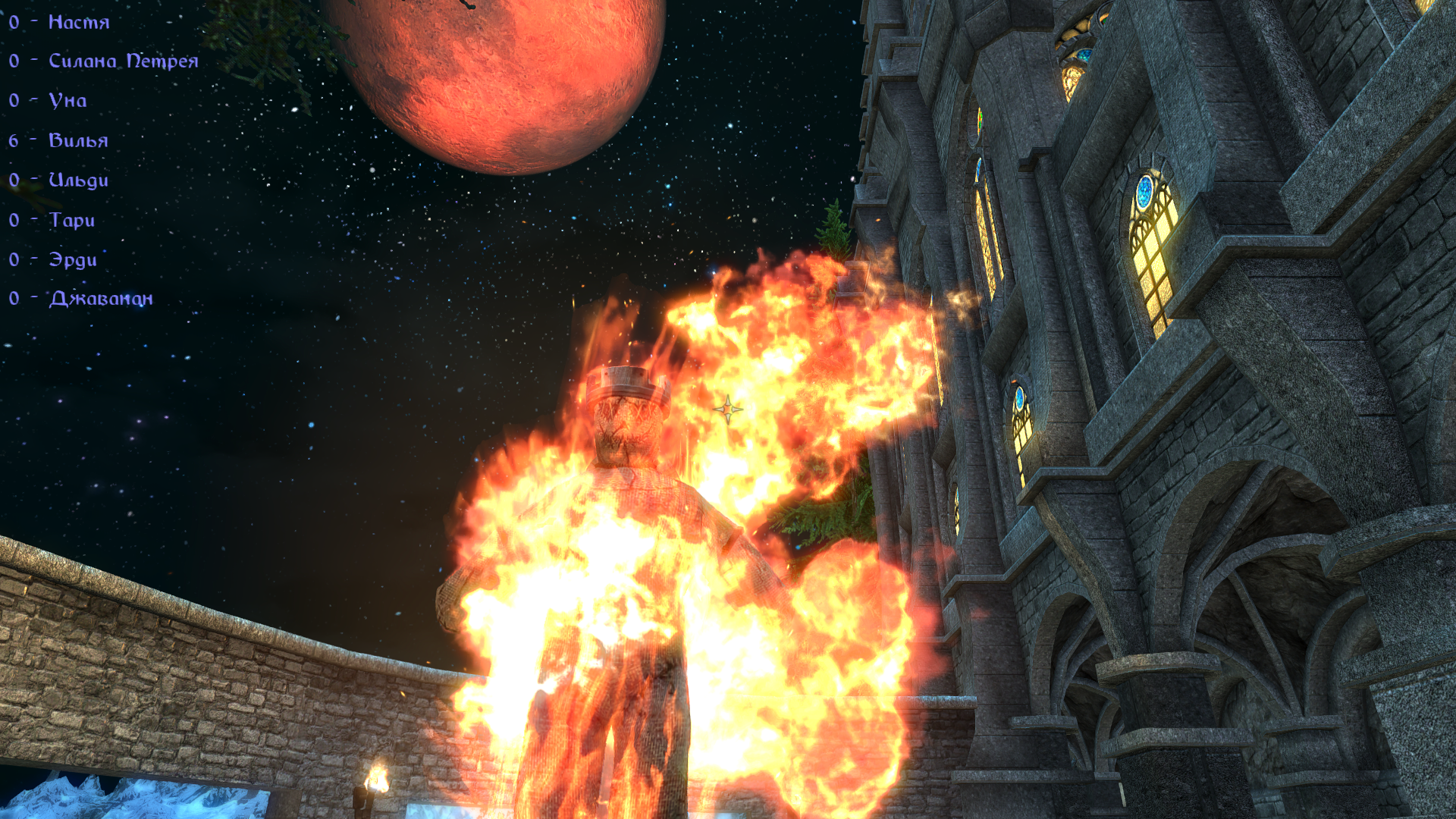The height and width of the screenshot is (819, 1456).
Task: Select Вилья with the 6 count
Action: click(78, 140)
